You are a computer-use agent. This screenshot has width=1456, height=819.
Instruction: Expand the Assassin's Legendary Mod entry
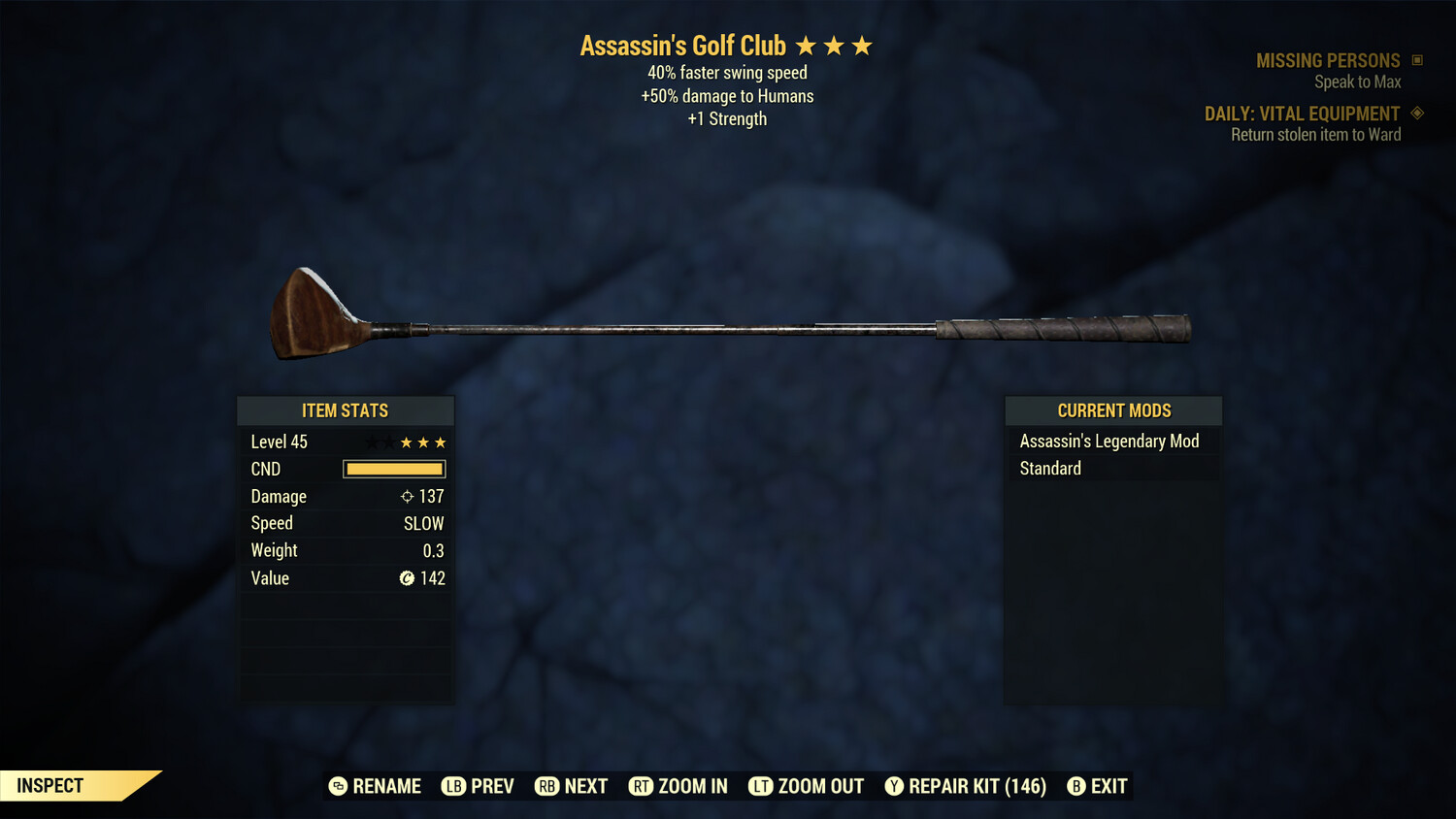(1109, 441)
